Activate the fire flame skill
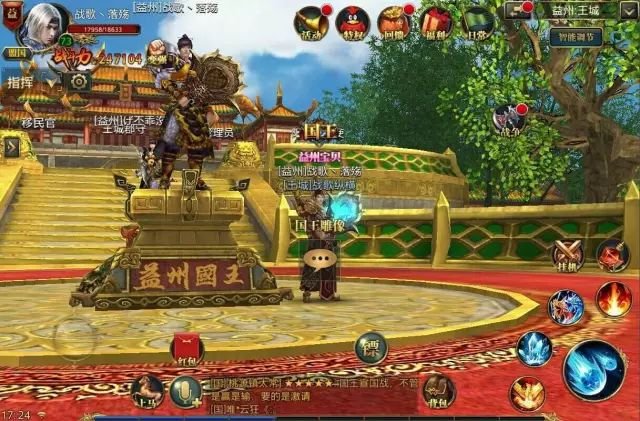Viewport: 640px width, 421px height. tap(613, 299)
